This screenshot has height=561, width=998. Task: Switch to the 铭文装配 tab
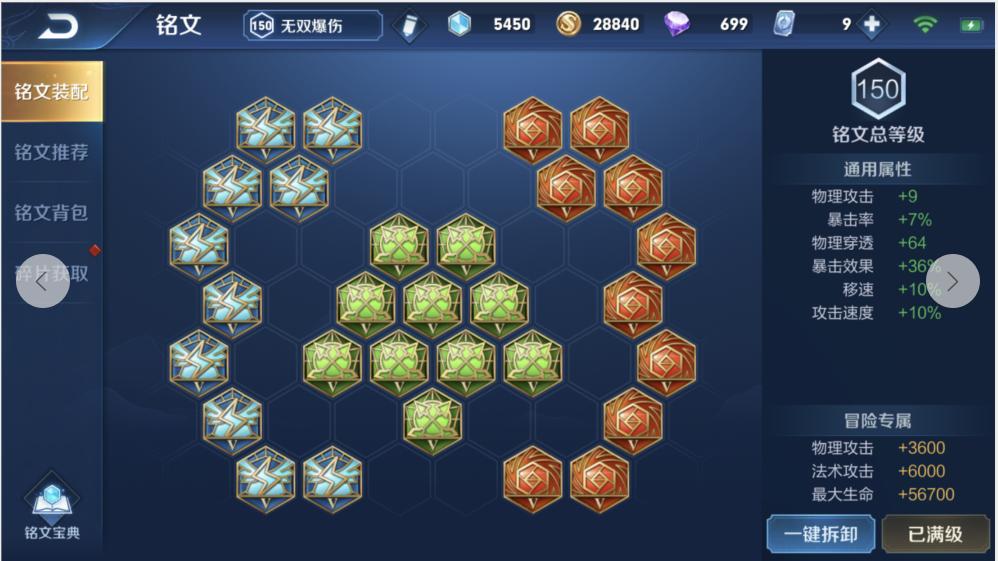51,92
